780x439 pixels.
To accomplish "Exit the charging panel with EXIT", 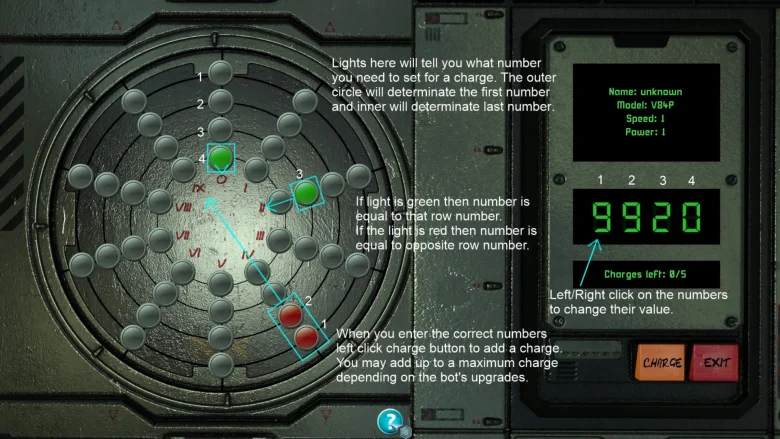I will click(x=713, y=361).
